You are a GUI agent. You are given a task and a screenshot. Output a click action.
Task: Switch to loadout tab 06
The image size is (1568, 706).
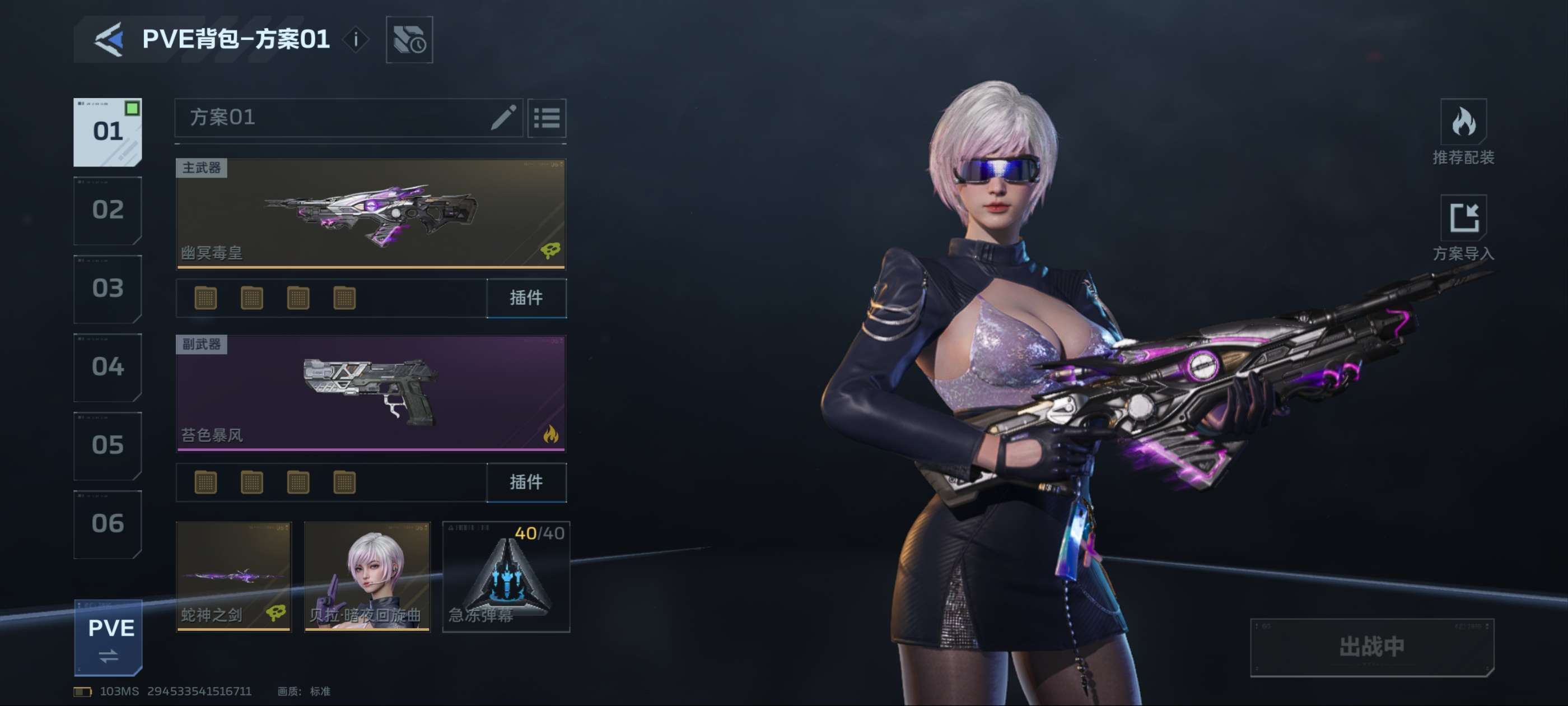tap(108, 524)
